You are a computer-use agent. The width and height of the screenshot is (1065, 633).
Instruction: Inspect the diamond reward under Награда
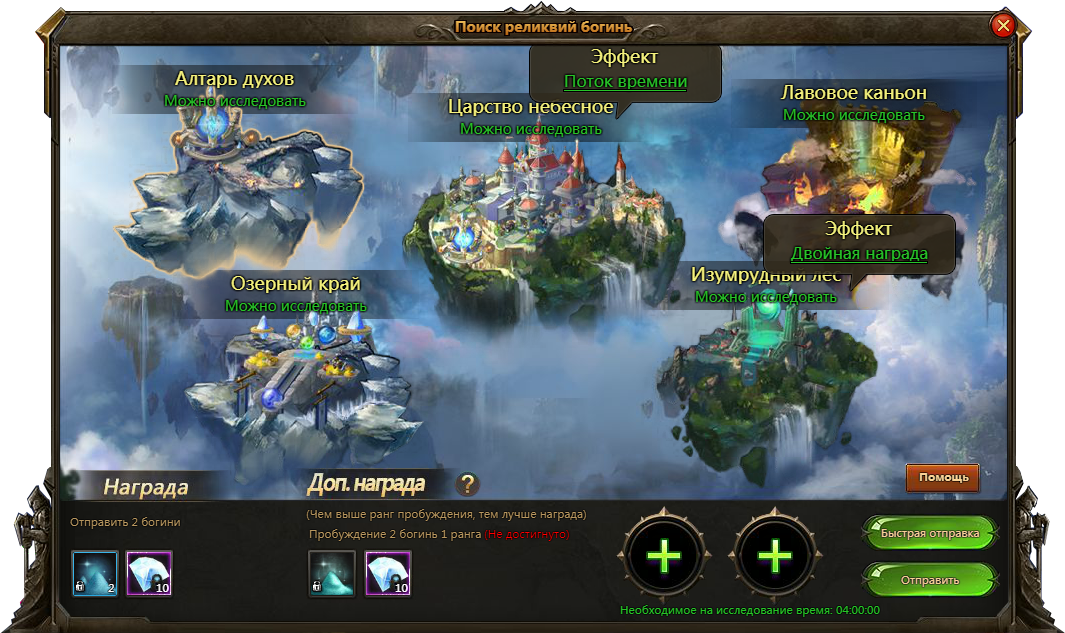(149, 574)
